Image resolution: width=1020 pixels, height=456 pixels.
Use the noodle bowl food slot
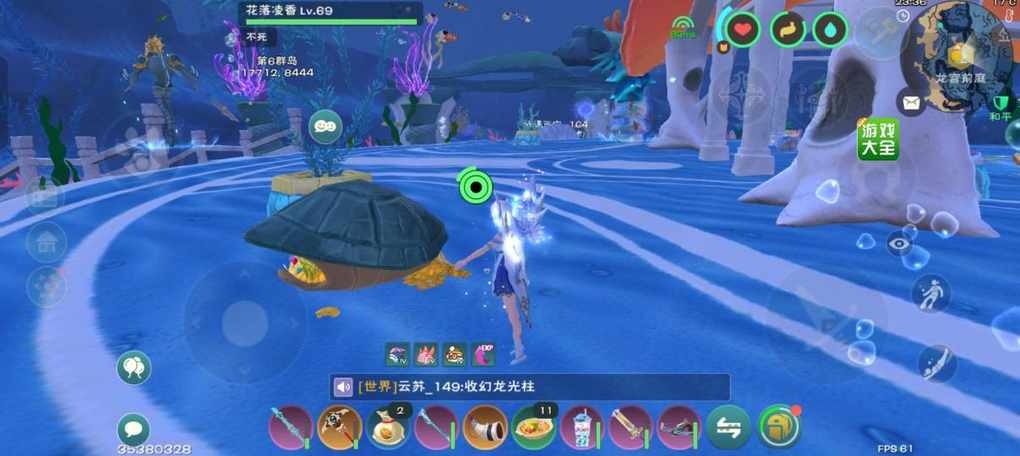(x=534, y=428)
